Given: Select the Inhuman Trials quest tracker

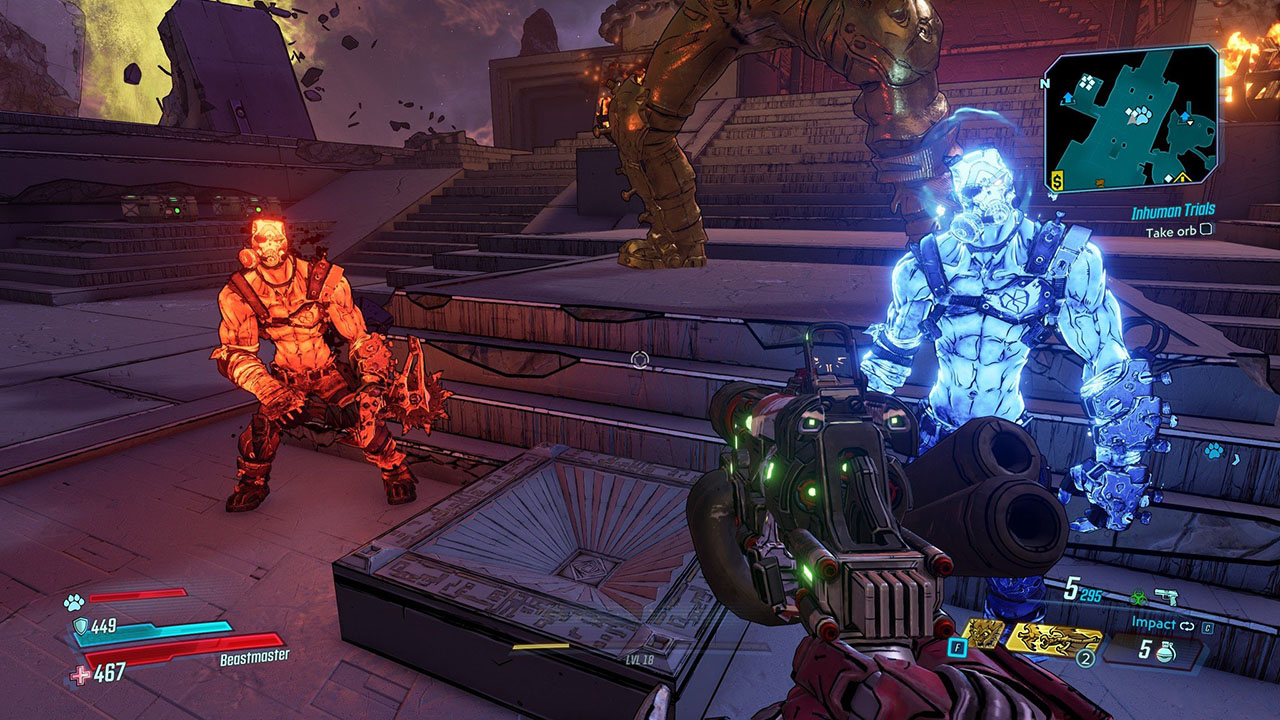Looking at the screenshot, I should pos(1172,212).
